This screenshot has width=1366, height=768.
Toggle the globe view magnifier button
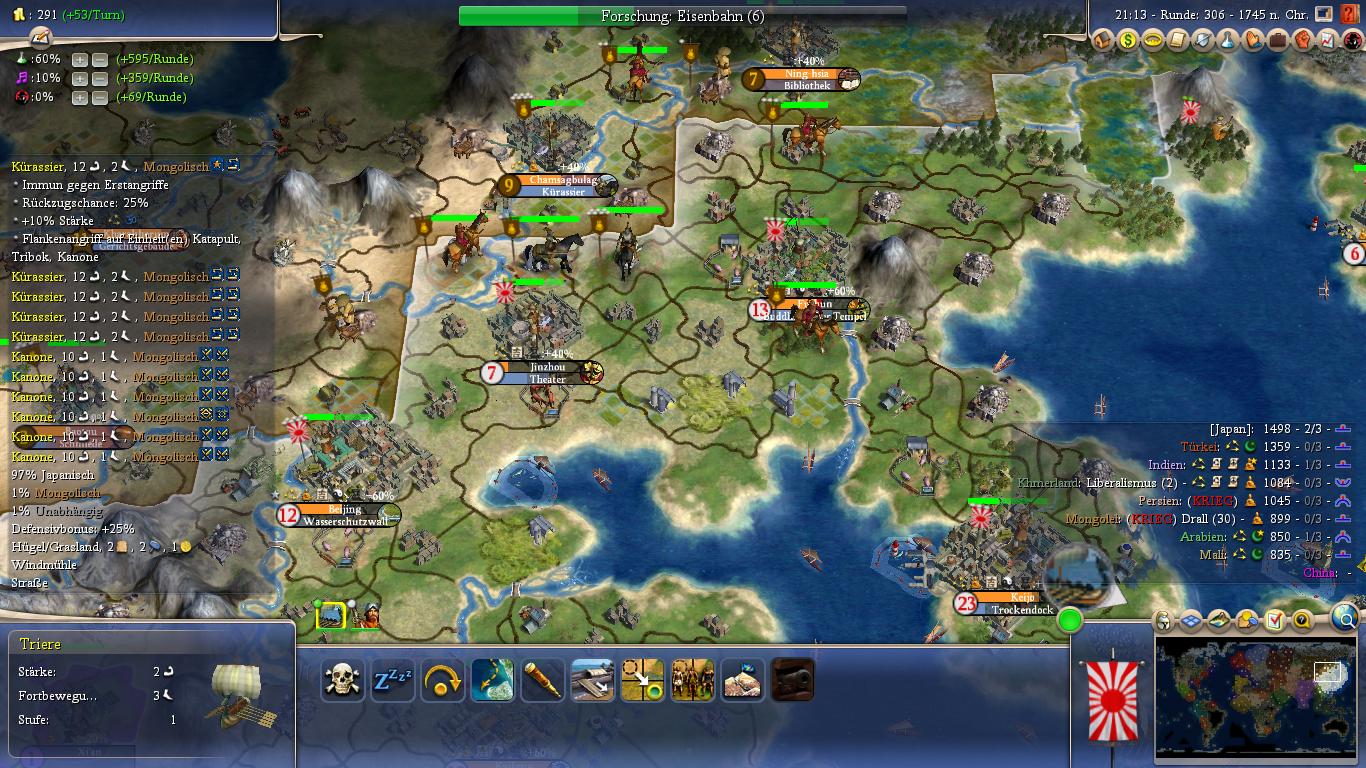(1346, 618)
